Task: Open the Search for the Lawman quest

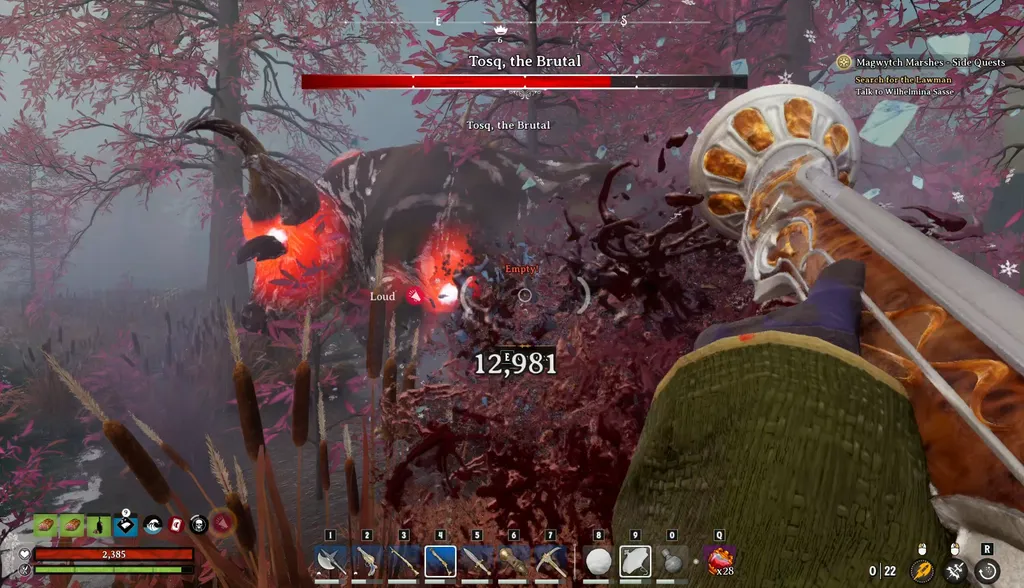Action: click(x=894, y=79)
